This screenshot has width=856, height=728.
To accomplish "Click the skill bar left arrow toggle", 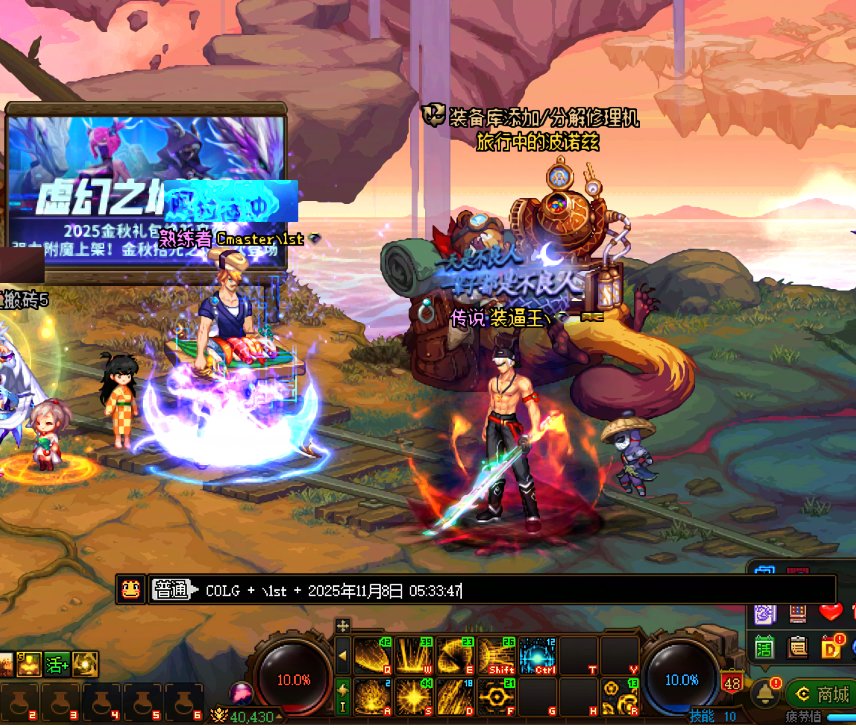I will click(343, 656).
